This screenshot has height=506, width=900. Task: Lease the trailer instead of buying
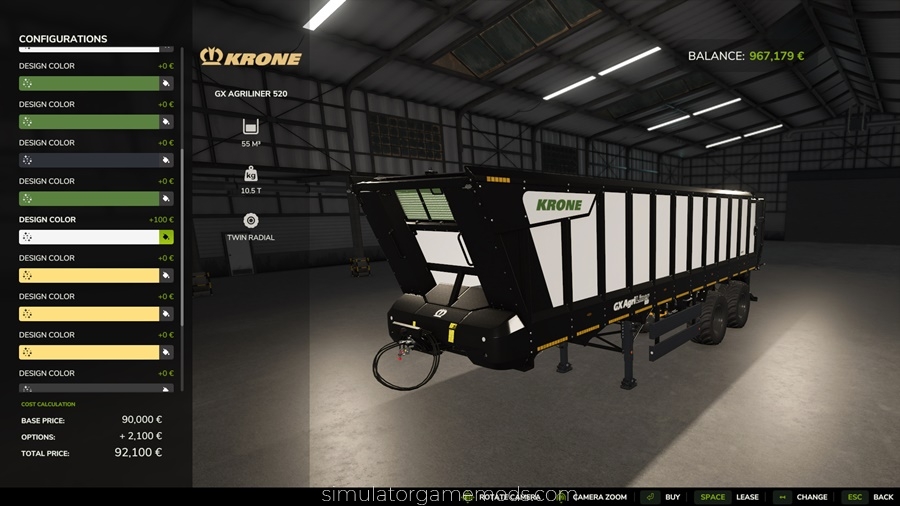coord(747,497)
